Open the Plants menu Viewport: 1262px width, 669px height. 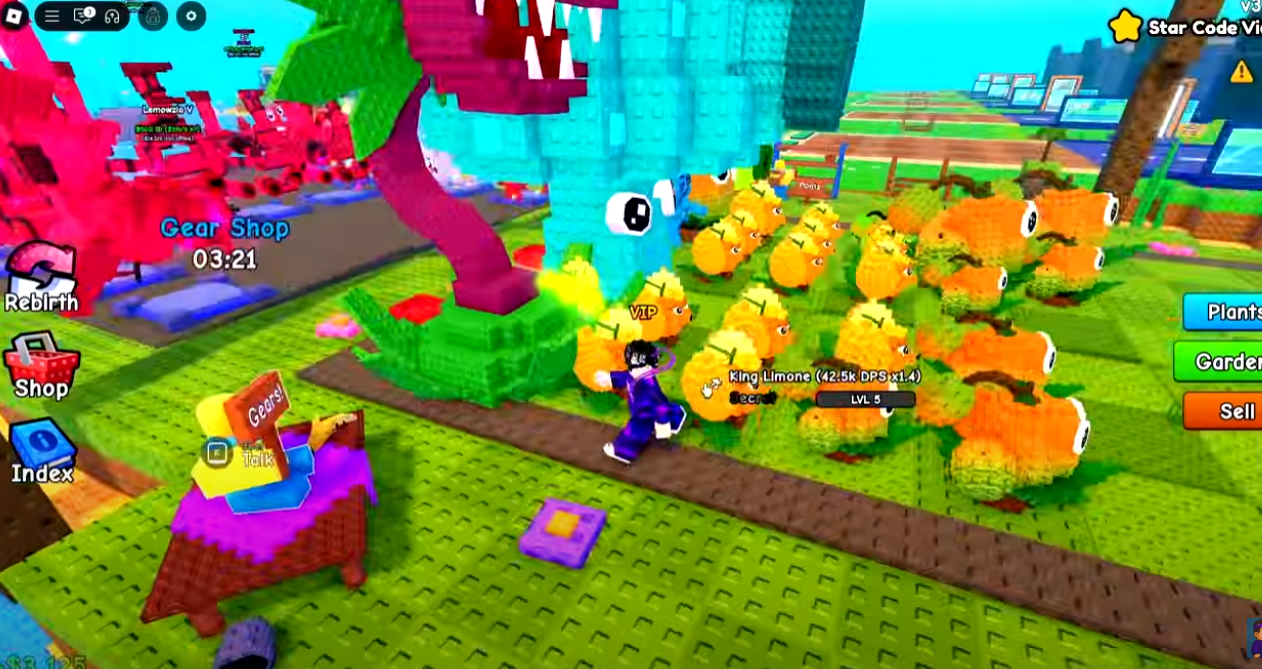1224,312
